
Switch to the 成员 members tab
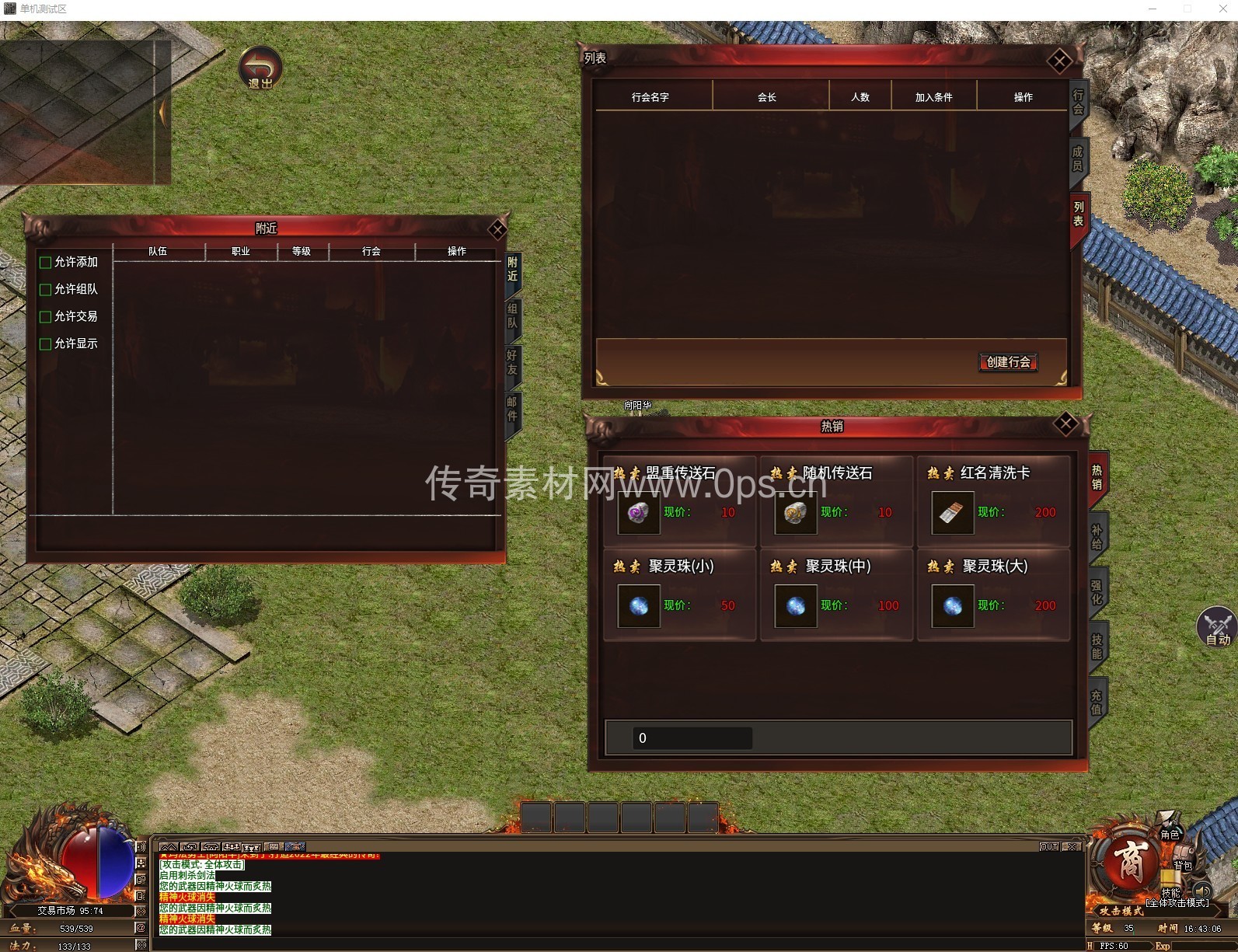pyautogui.click(x=1078, y=159)
